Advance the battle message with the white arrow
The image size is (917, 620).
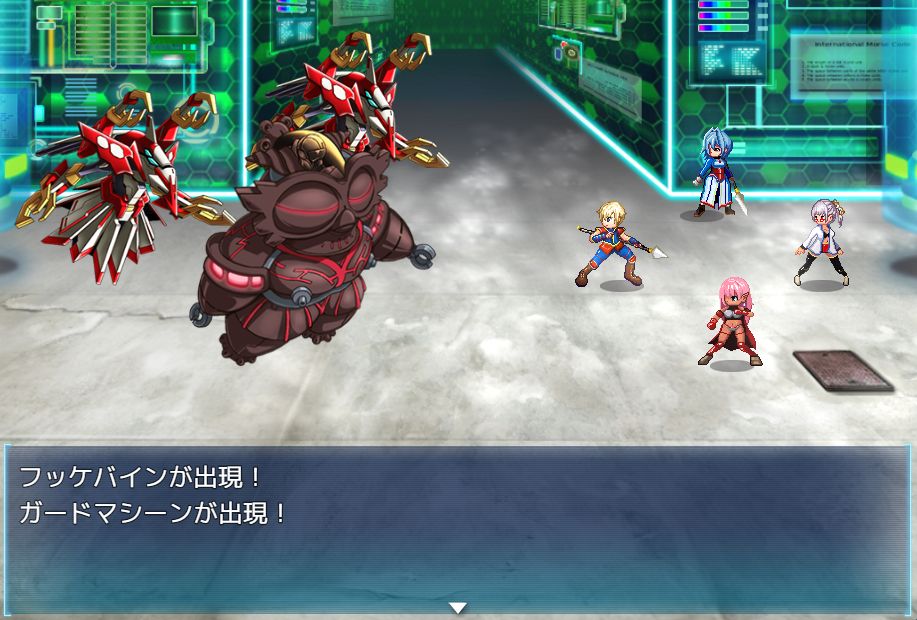pos(458,608)
